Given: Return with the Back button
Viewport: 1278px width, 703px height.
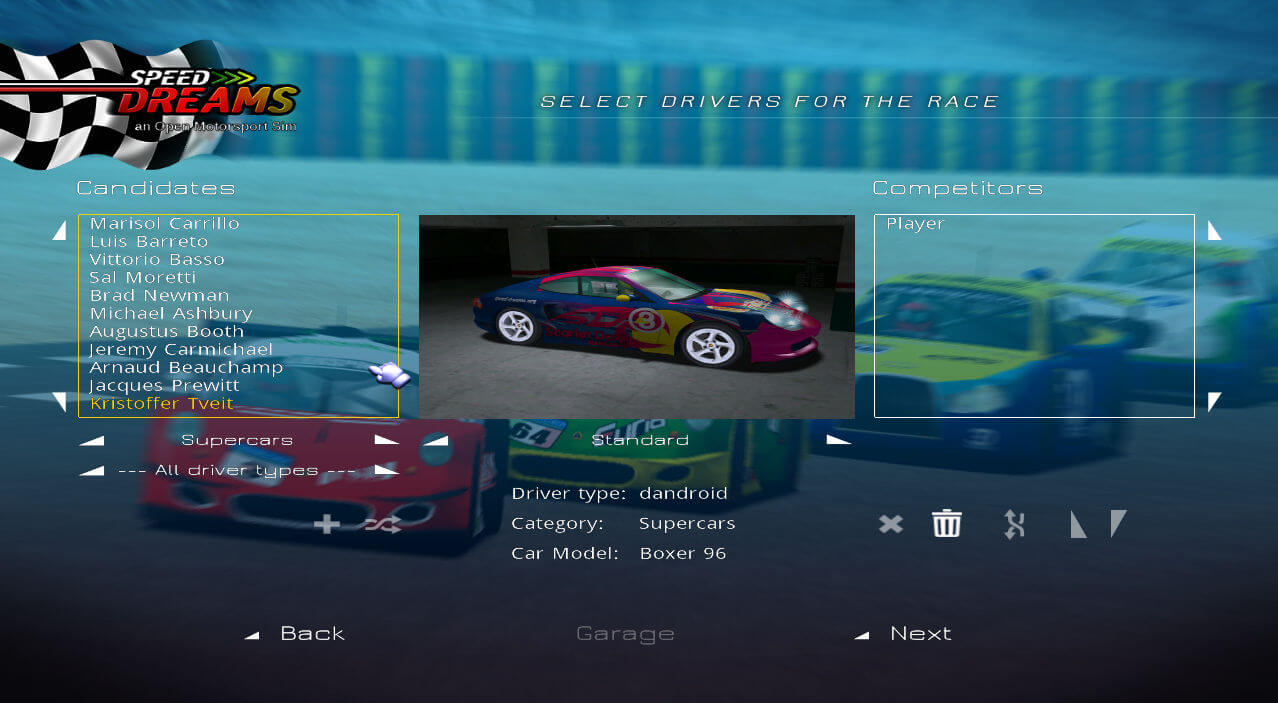Looking at the screenshot, I should pyautogui.click(x=311, y=634).
